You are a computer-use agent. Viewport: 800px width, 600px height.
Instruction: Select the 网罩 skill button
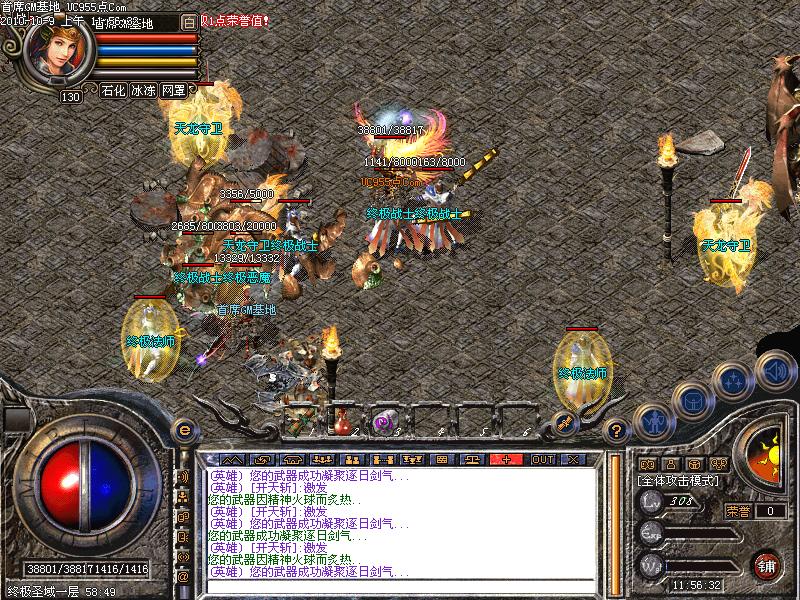coord(173,90)
